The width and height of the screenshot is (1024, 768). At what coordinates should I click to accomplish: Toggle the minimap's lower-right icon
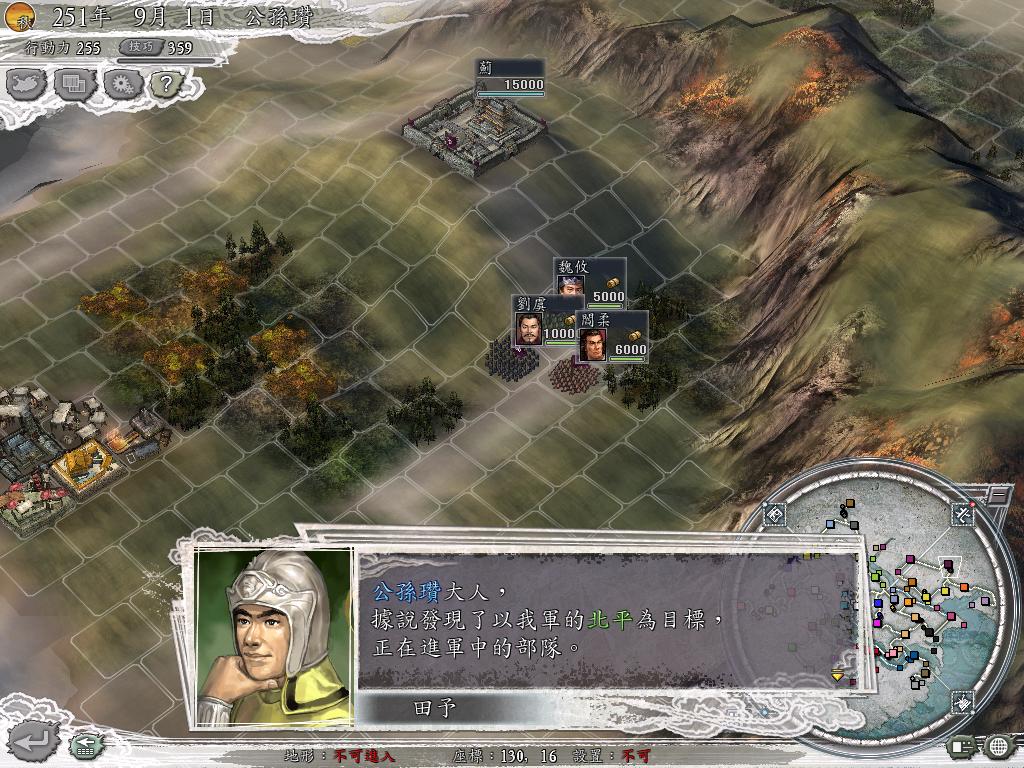point(962,702)
